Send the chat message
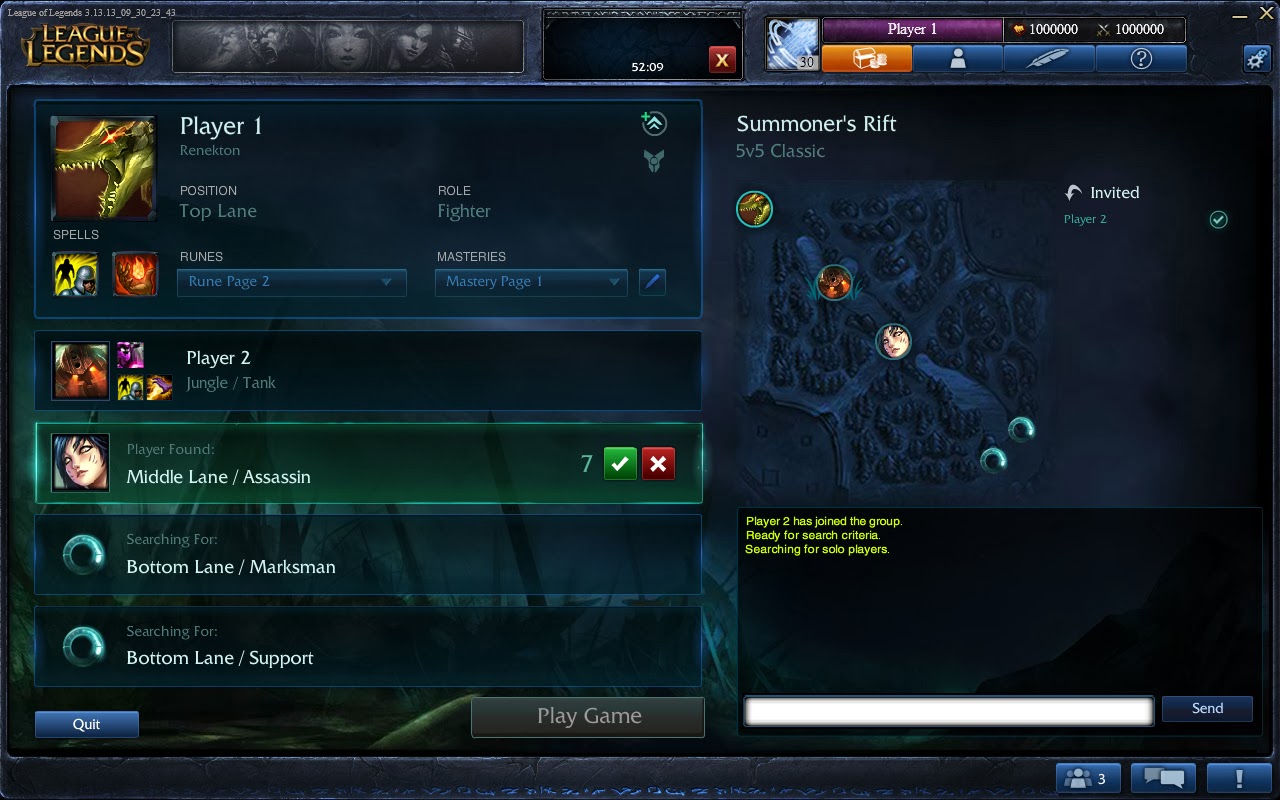The image size is (1280, 800). coord(1207,709)
